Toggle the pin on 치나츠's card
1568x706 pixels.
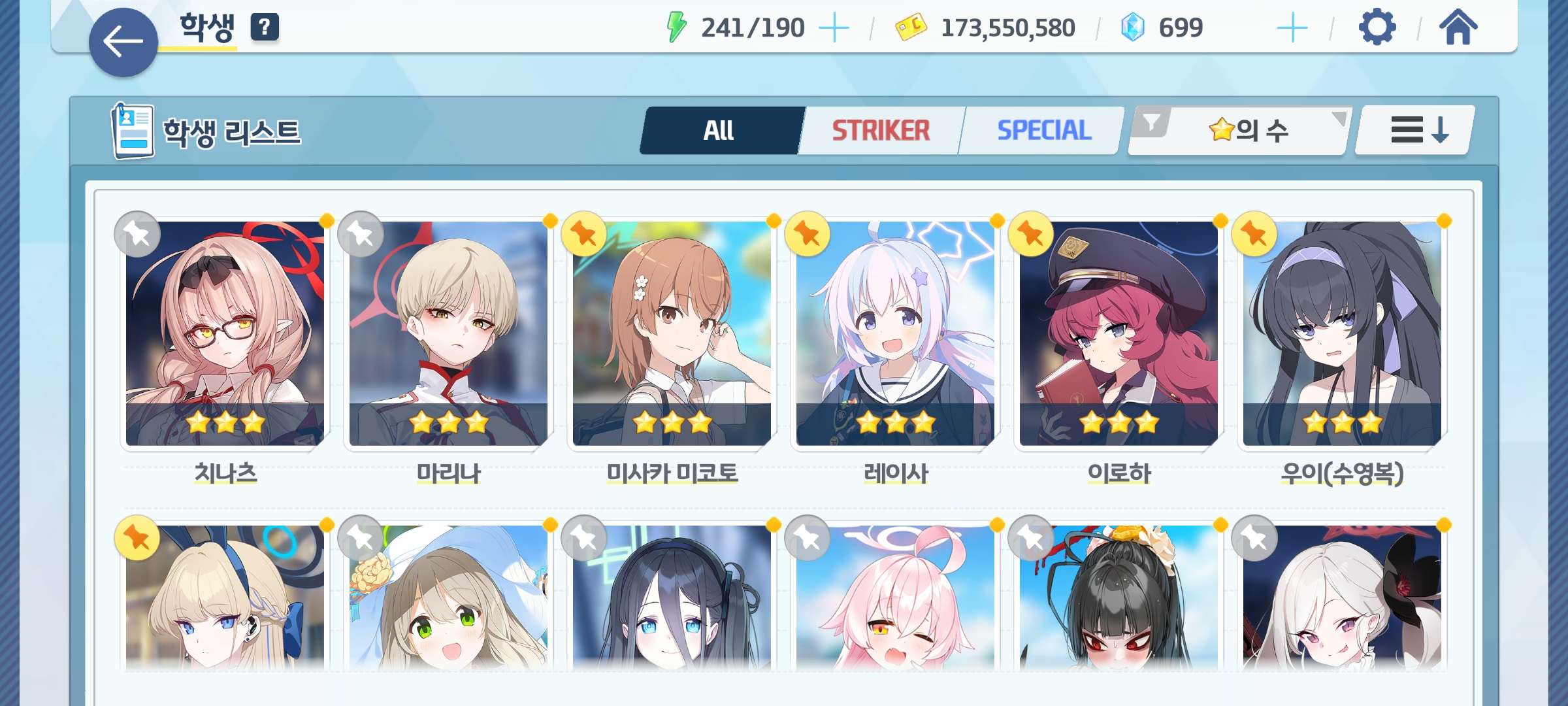[137, 234]
